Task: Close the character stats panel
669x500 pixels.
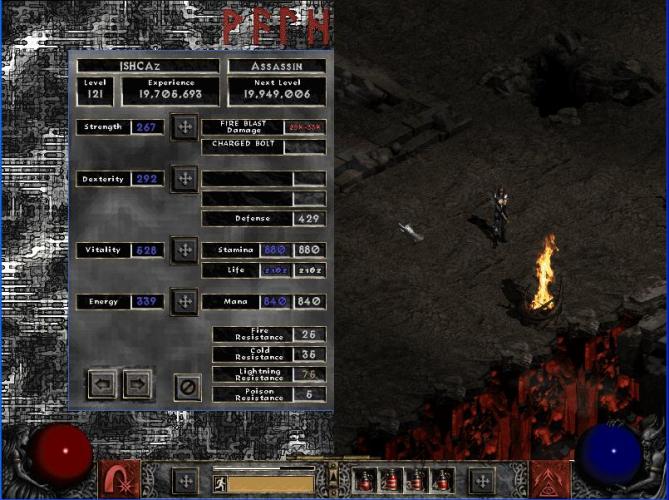Action: click(187, 386)
